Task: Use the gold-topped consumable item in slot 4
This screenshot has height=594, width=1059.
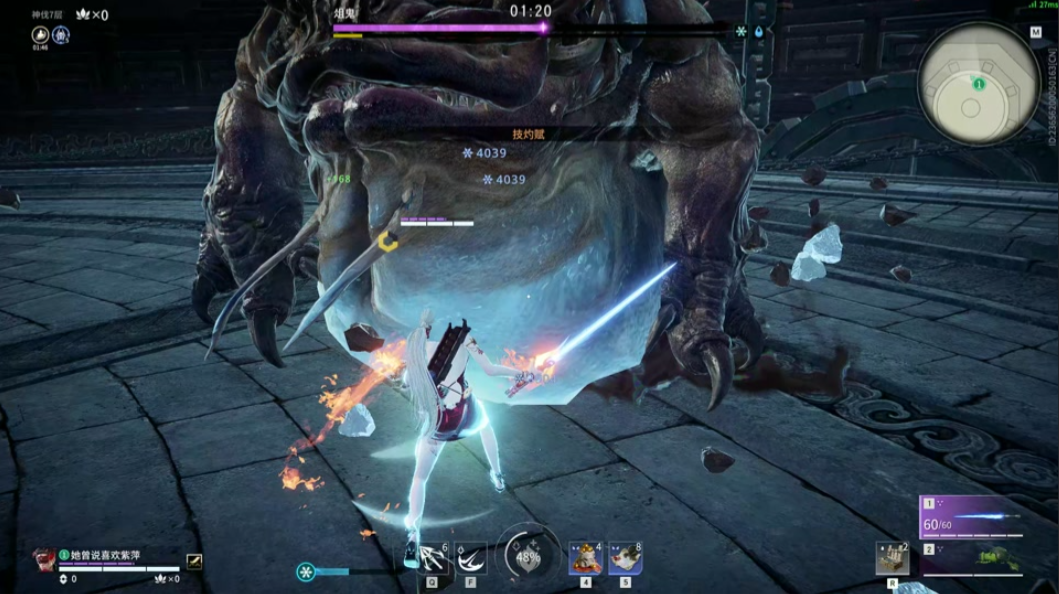Action: (x=585, y=558)
